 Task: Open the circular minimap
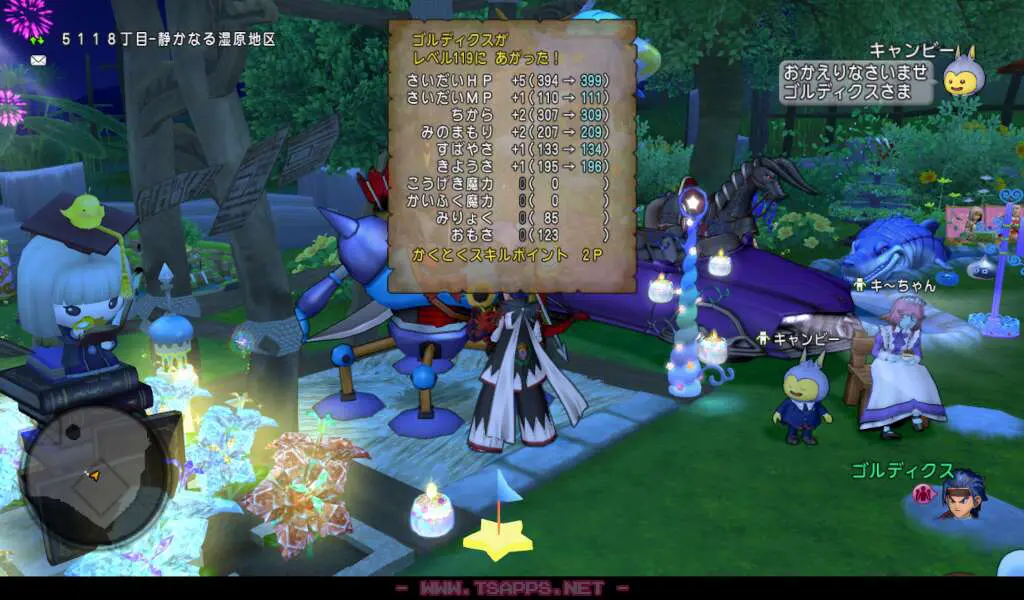94,476
